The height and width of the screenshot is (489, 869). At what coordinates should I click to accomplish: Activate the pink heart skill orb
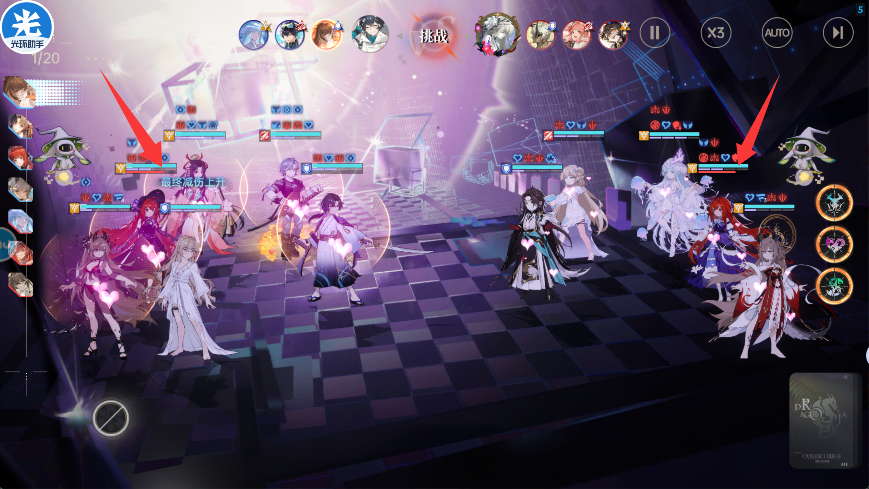pyautogui.click(x=833, y=244)
